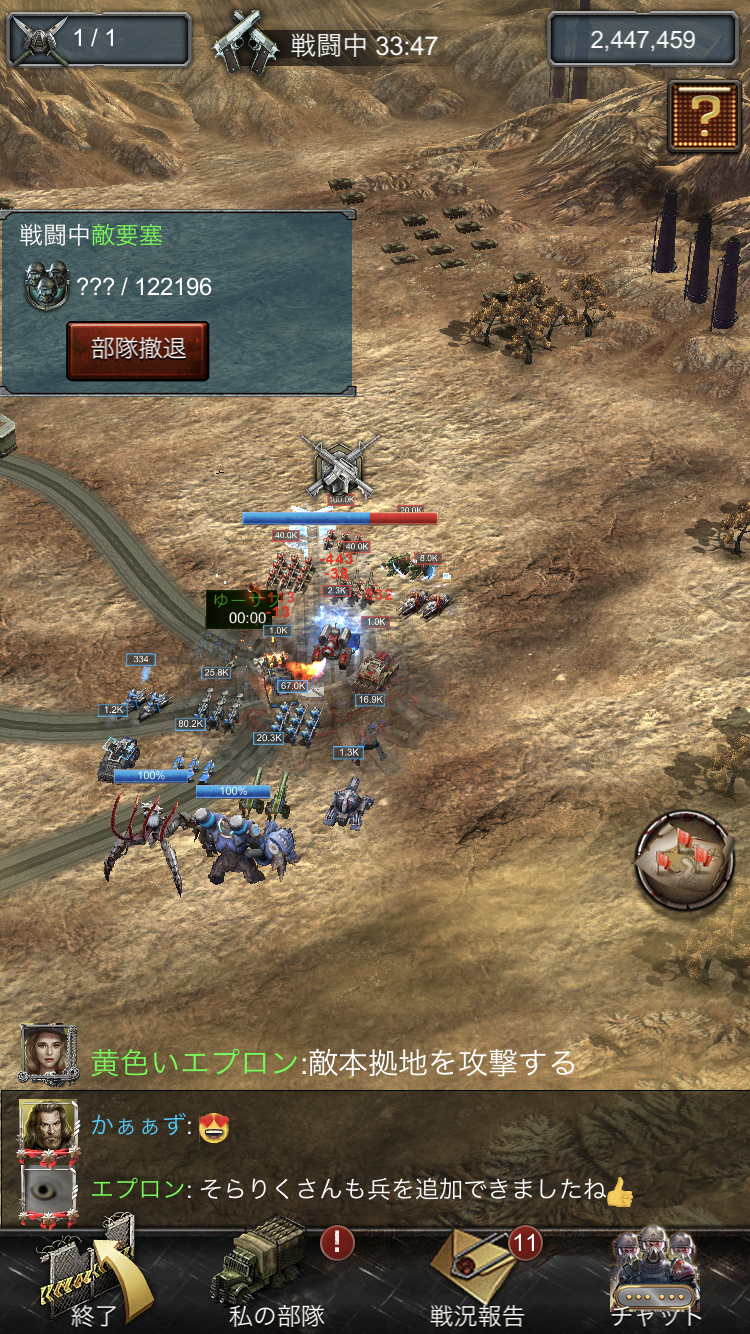Click かぁぁず's chat avatar

tap(47, 1127)
